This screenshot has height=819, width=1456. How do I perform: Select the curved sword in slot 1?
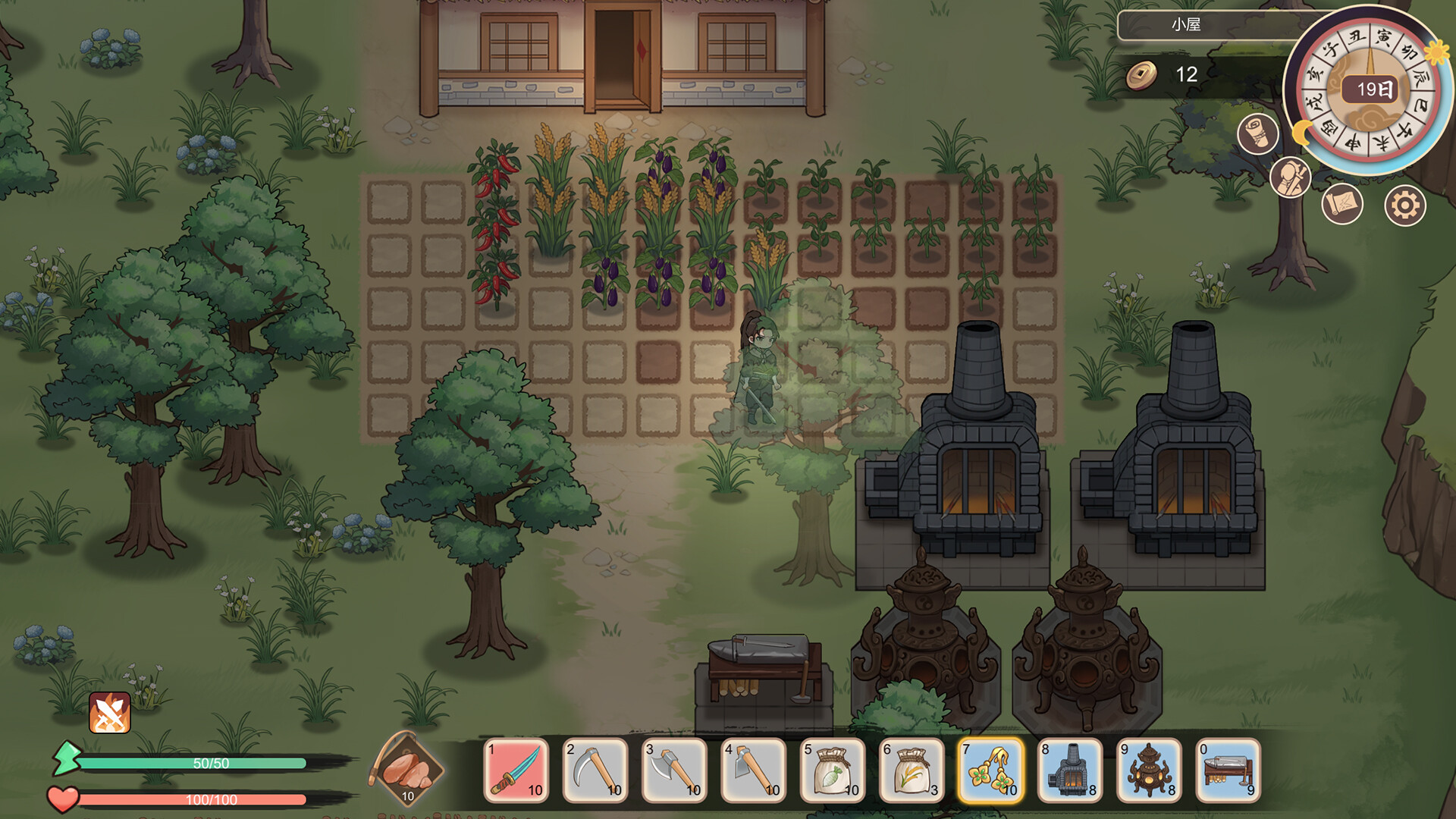click(516, 770)
